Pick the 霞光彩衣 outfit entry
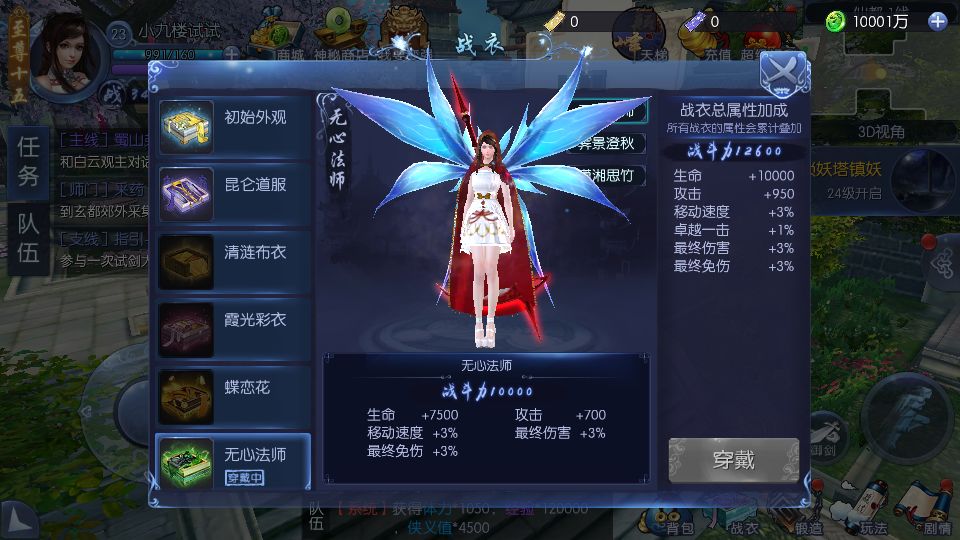This screenshot has width=960, height=540. tap(232, 328)
